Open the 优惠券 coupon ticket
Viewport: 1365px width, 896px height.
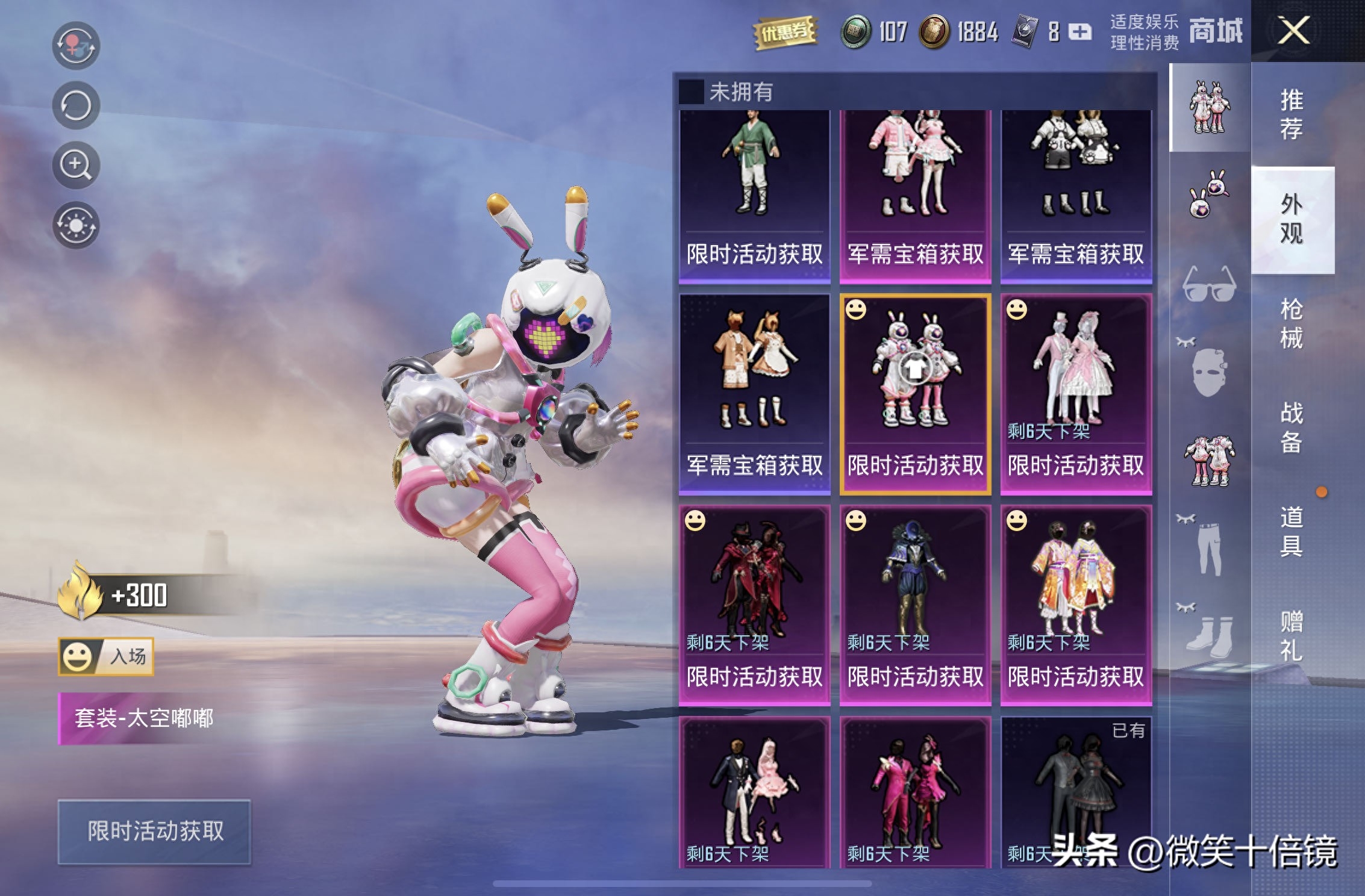[x=785, y=31]
